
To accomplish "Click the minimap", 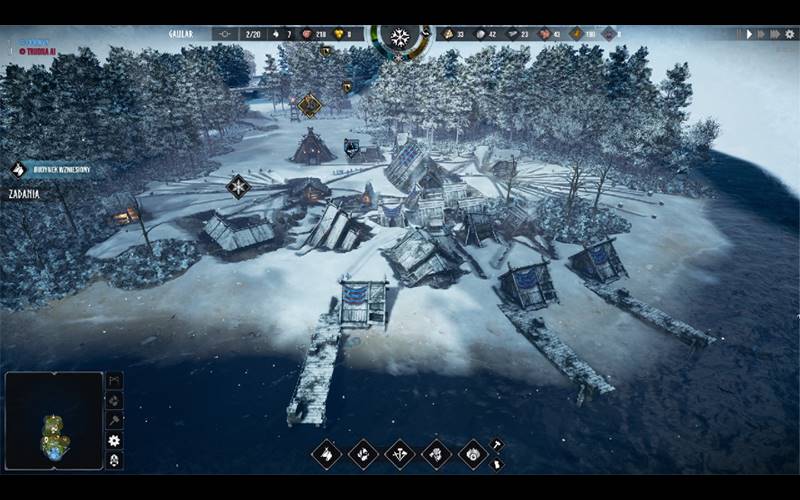I will pos(54,421).
